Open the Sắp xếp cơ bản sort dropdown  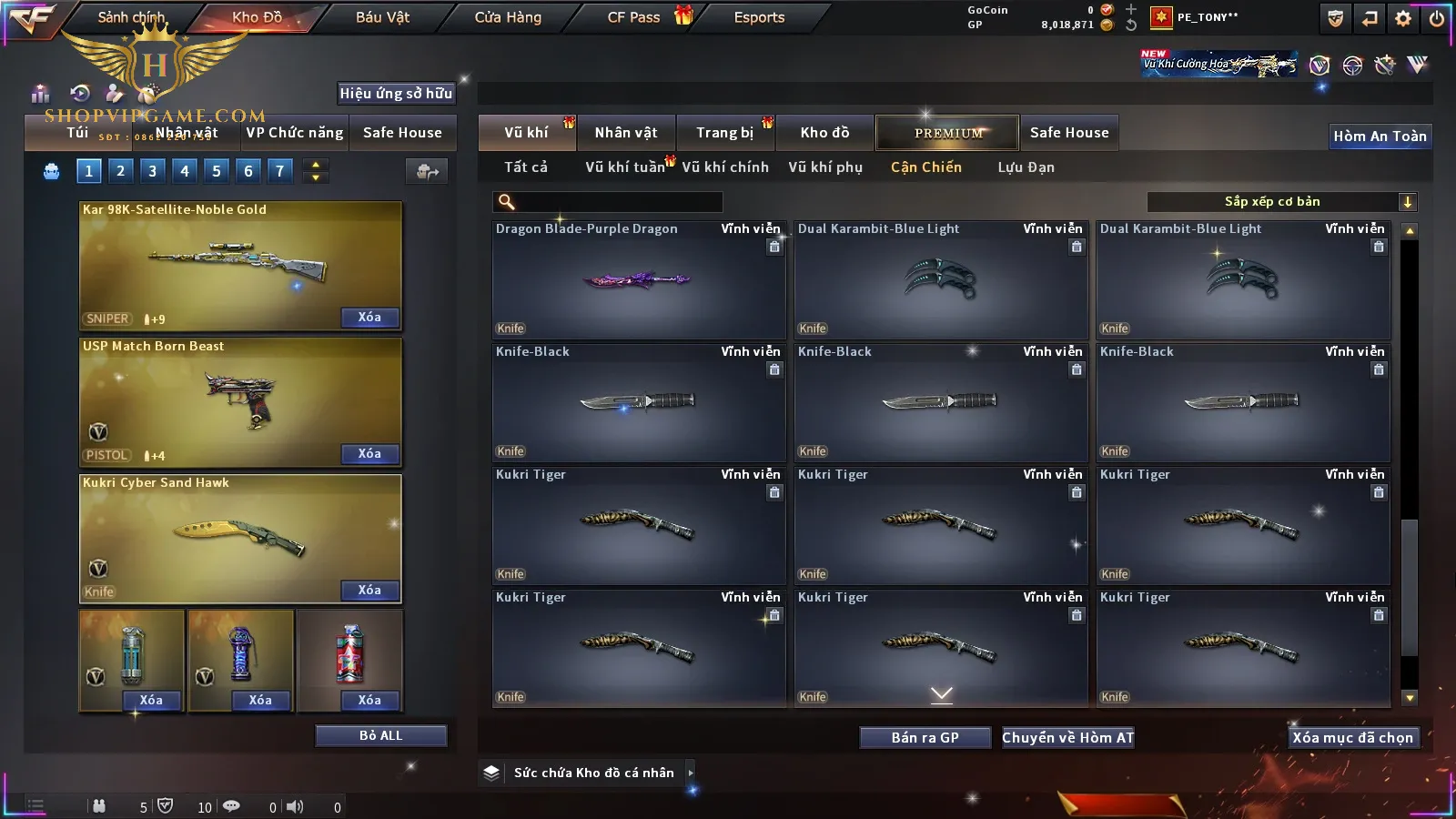coord(1281,202)
